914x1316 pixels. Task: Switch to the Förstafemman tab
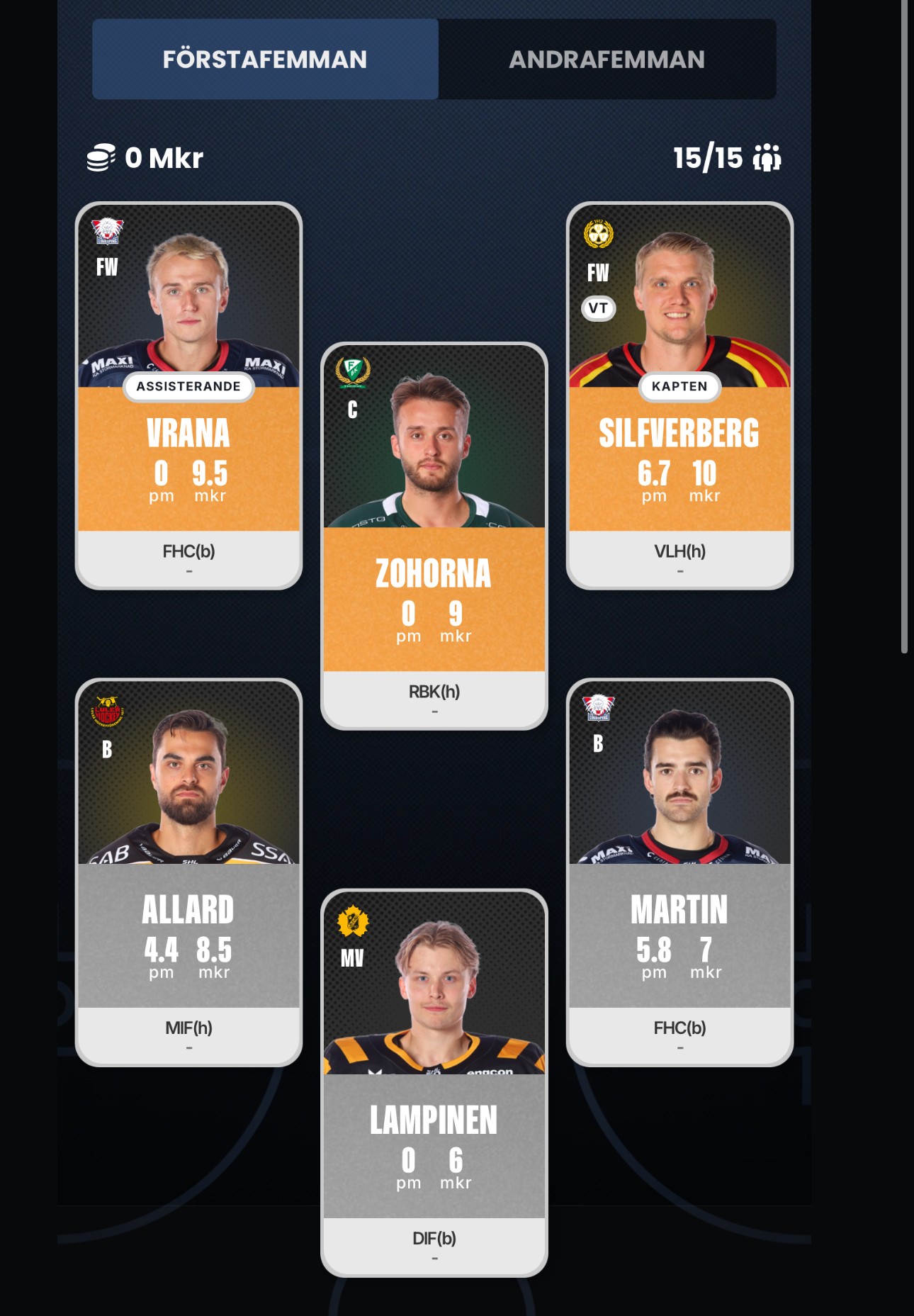tap(265, 60)
